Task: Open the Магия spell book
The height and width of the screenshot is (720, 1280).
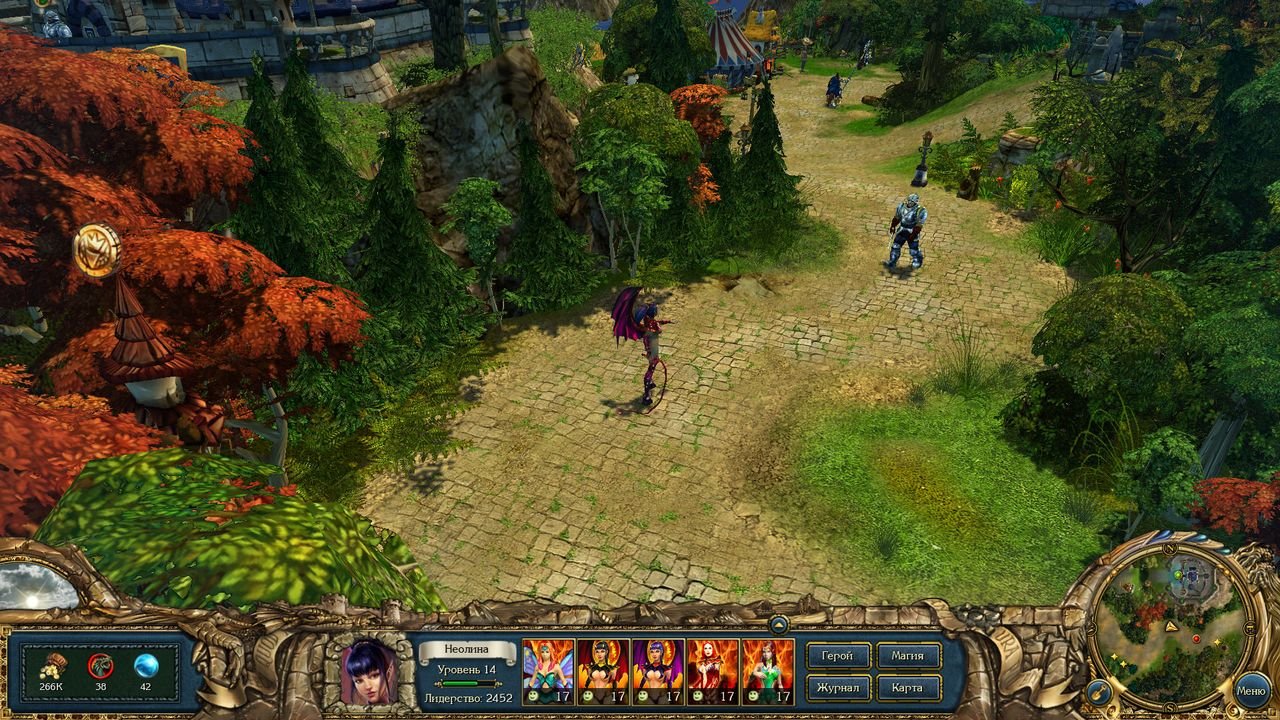Action: (x=908, y=656)
